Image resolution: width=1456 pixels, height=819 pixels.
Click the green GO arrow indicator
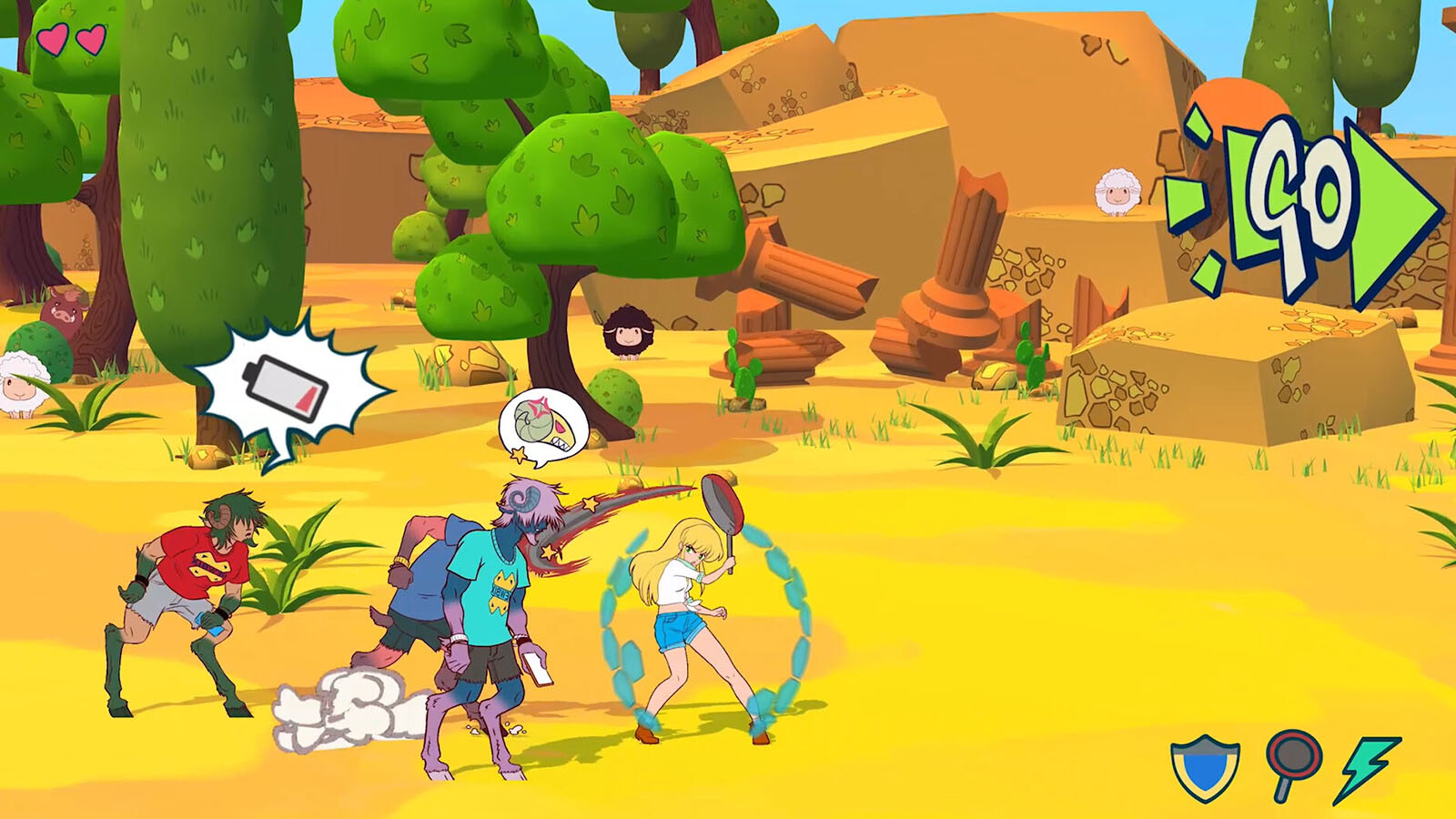[x=1310, y=211]
